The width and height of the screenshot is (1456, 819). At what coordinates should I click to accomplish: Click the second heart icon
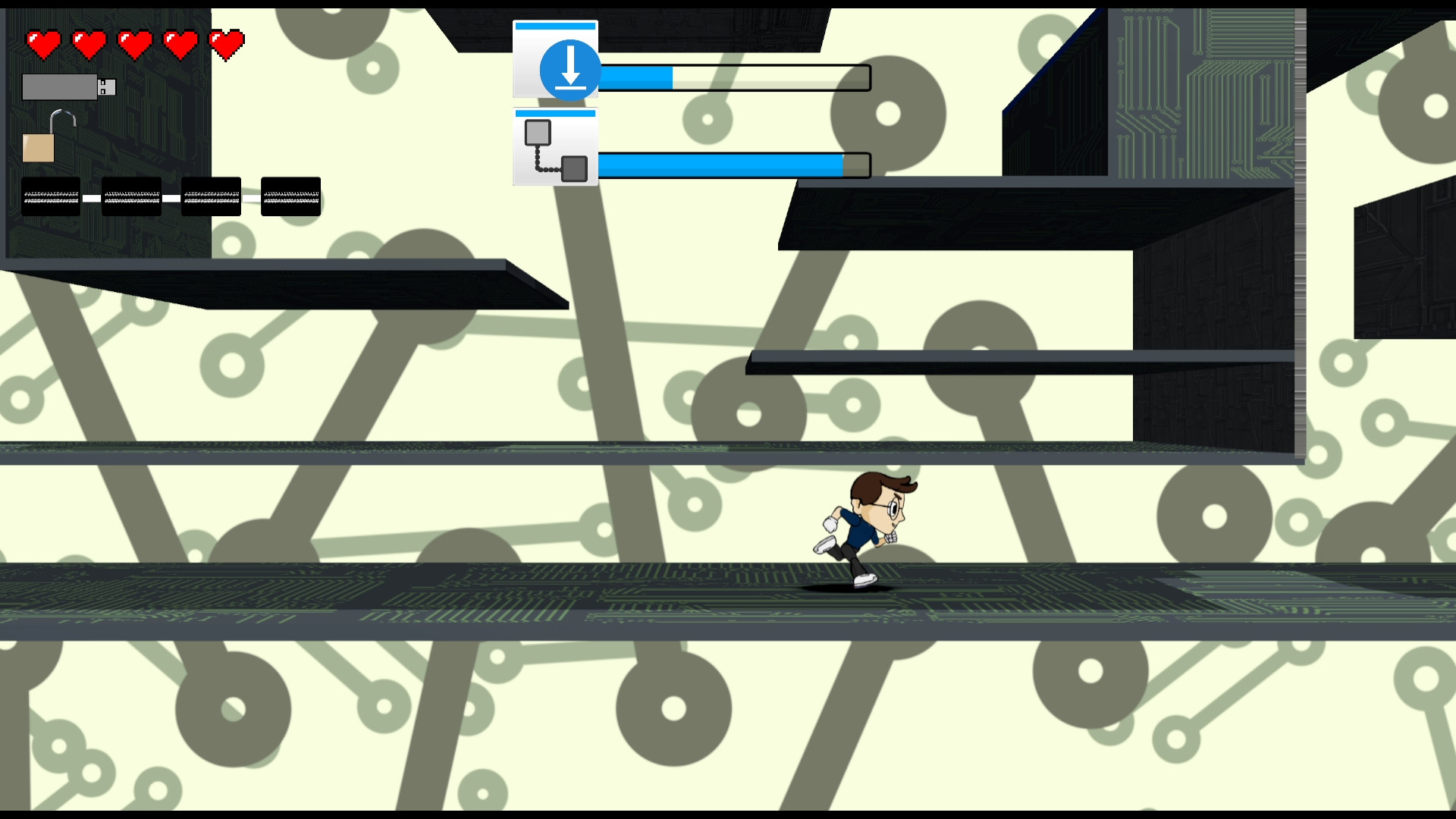(89, 43)
